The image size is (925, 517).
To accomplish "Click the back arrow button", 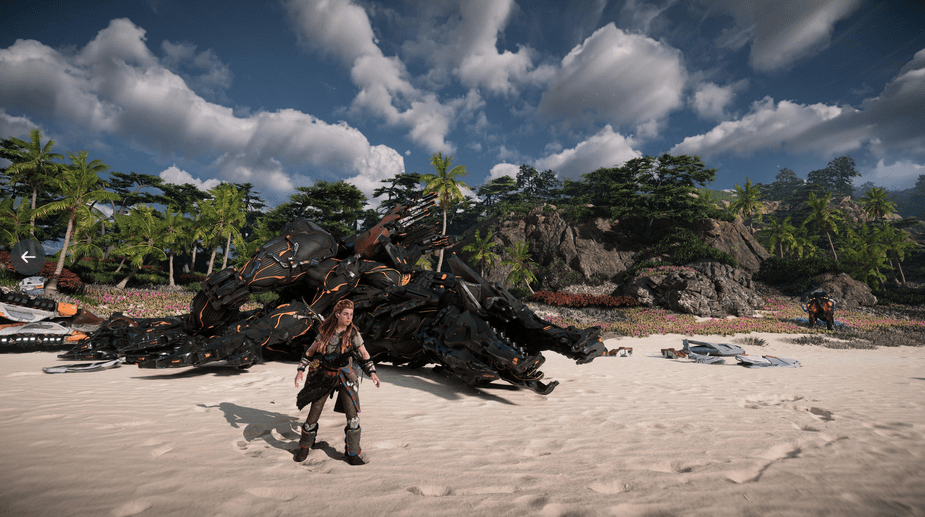I will (x=27, y=257).
